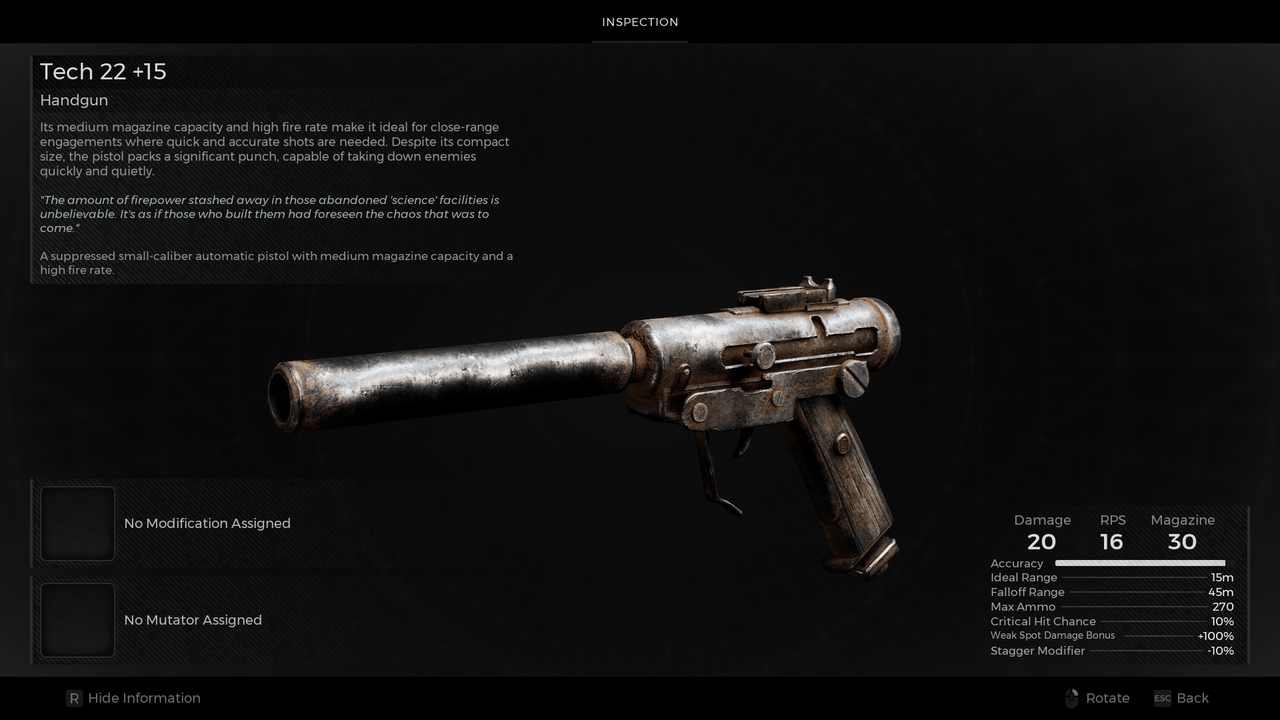Open the empty Mutator slot
The image size is (1280, 720).
[x=78, y=620]
